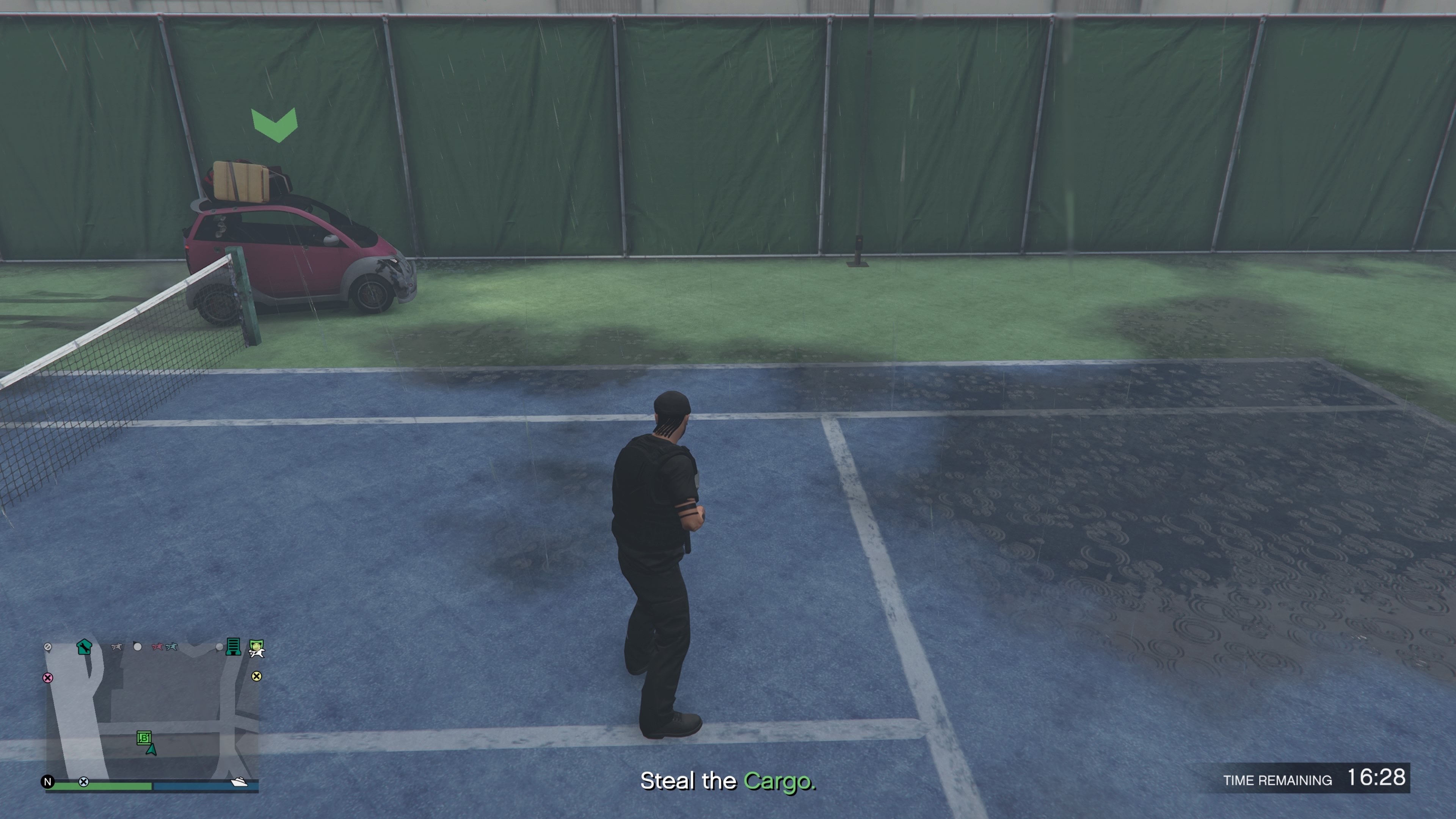Click the teal player arrow on minimap

151,750
